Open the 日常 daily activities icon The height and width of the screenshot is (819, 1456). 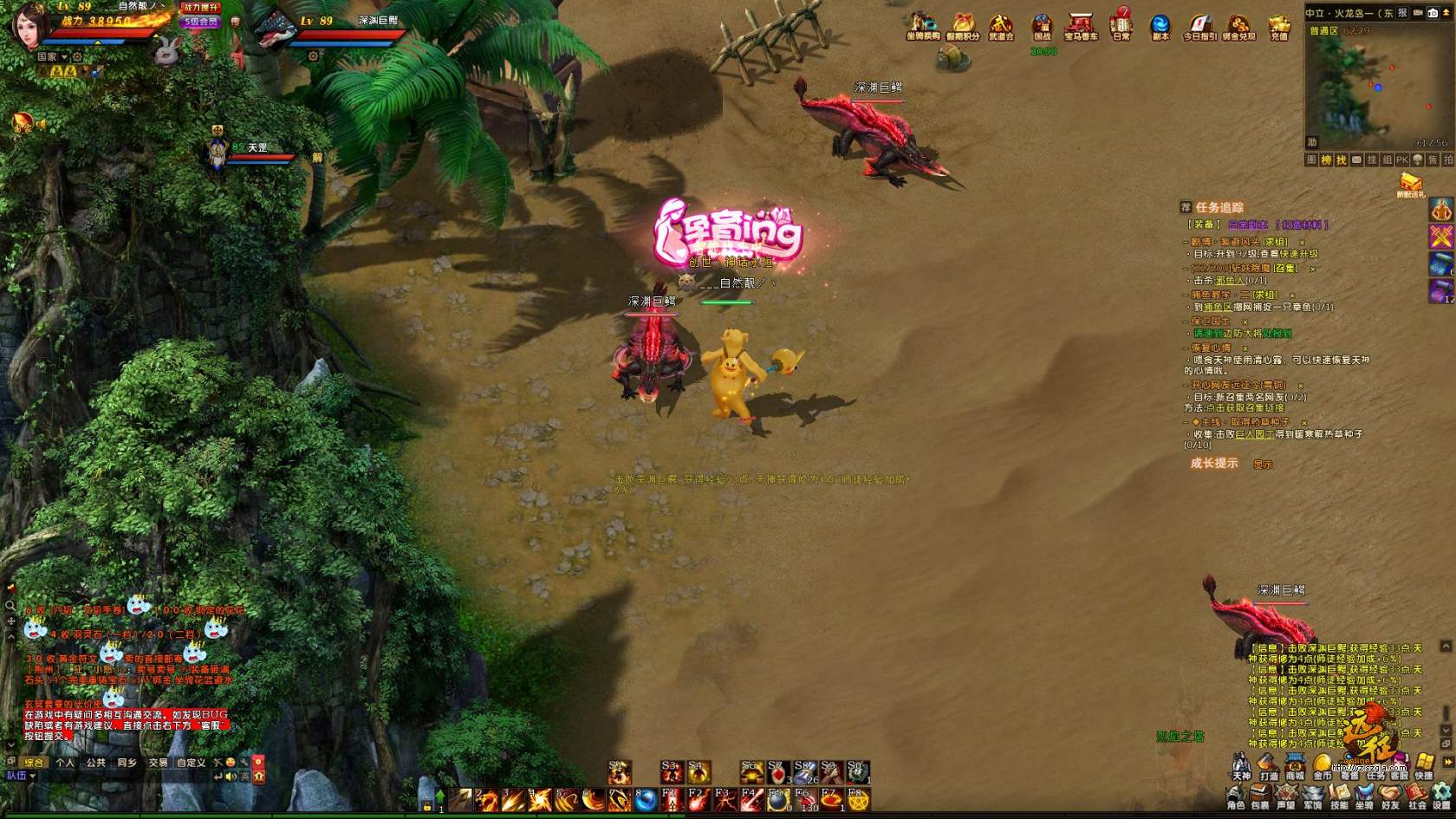pos(1121,24)
